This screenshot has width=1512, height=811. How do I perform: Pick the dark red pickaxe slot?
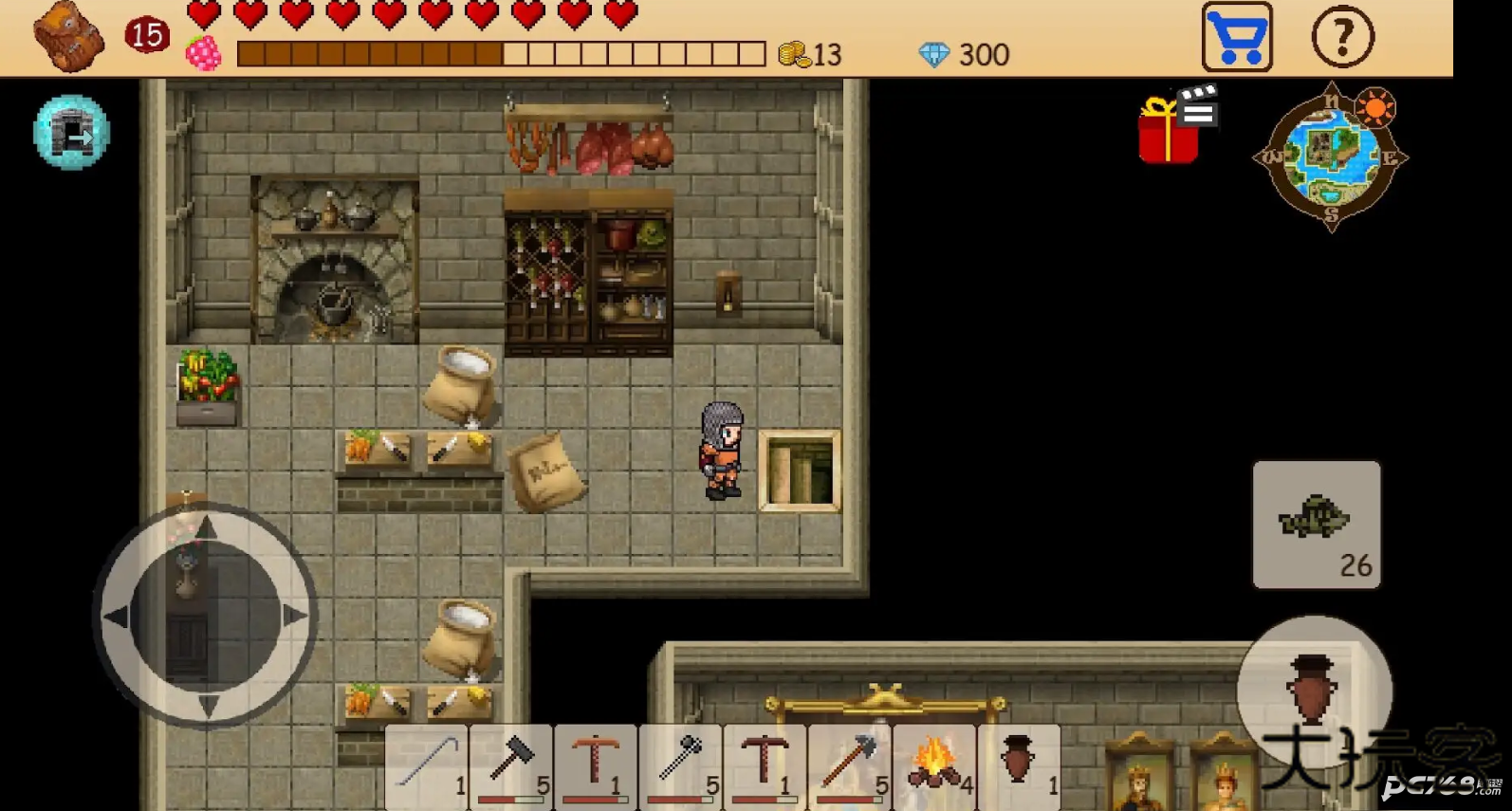(765, 765)
